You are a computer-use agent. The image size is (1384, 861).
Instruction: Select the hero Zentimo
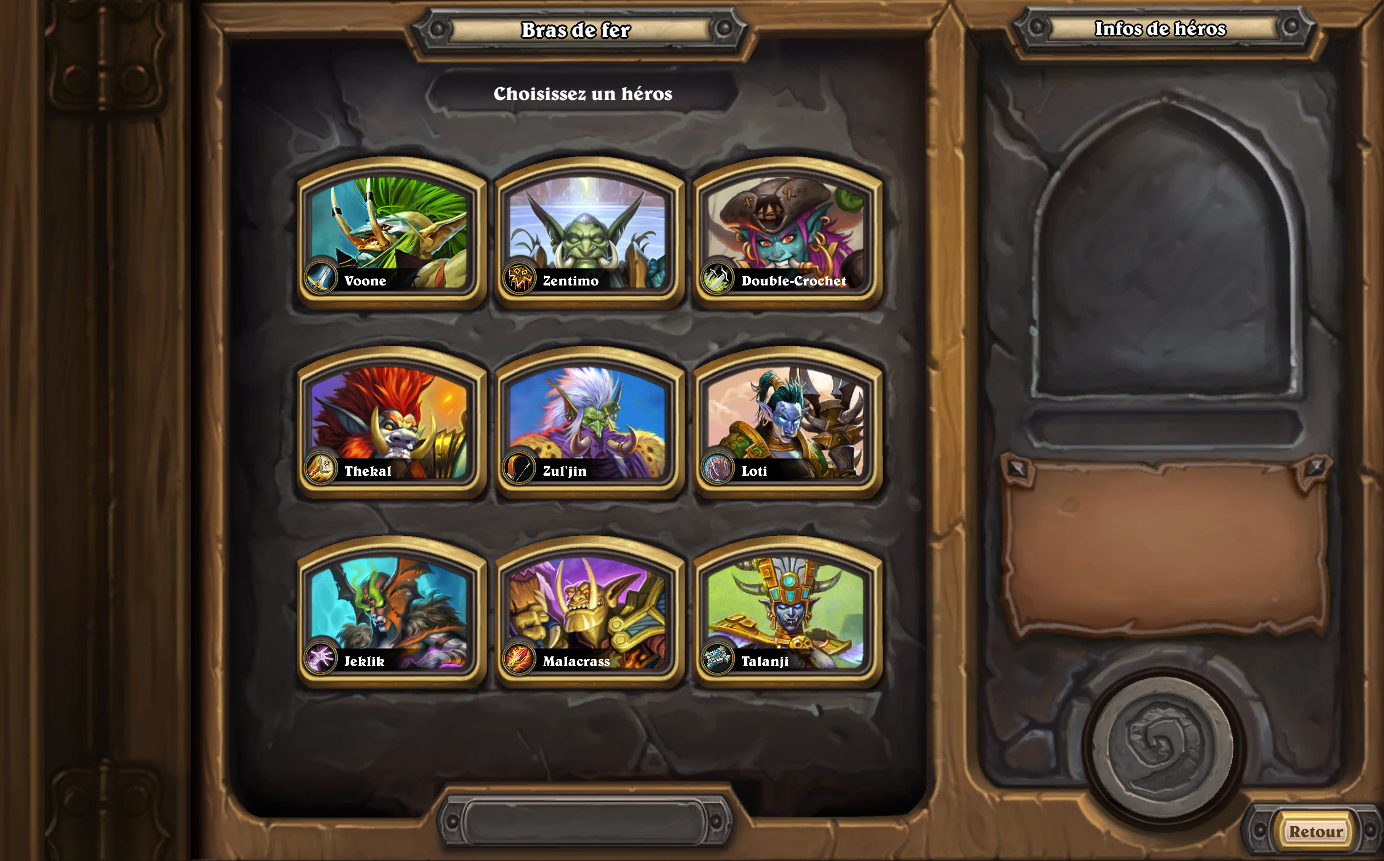[588, 230]
